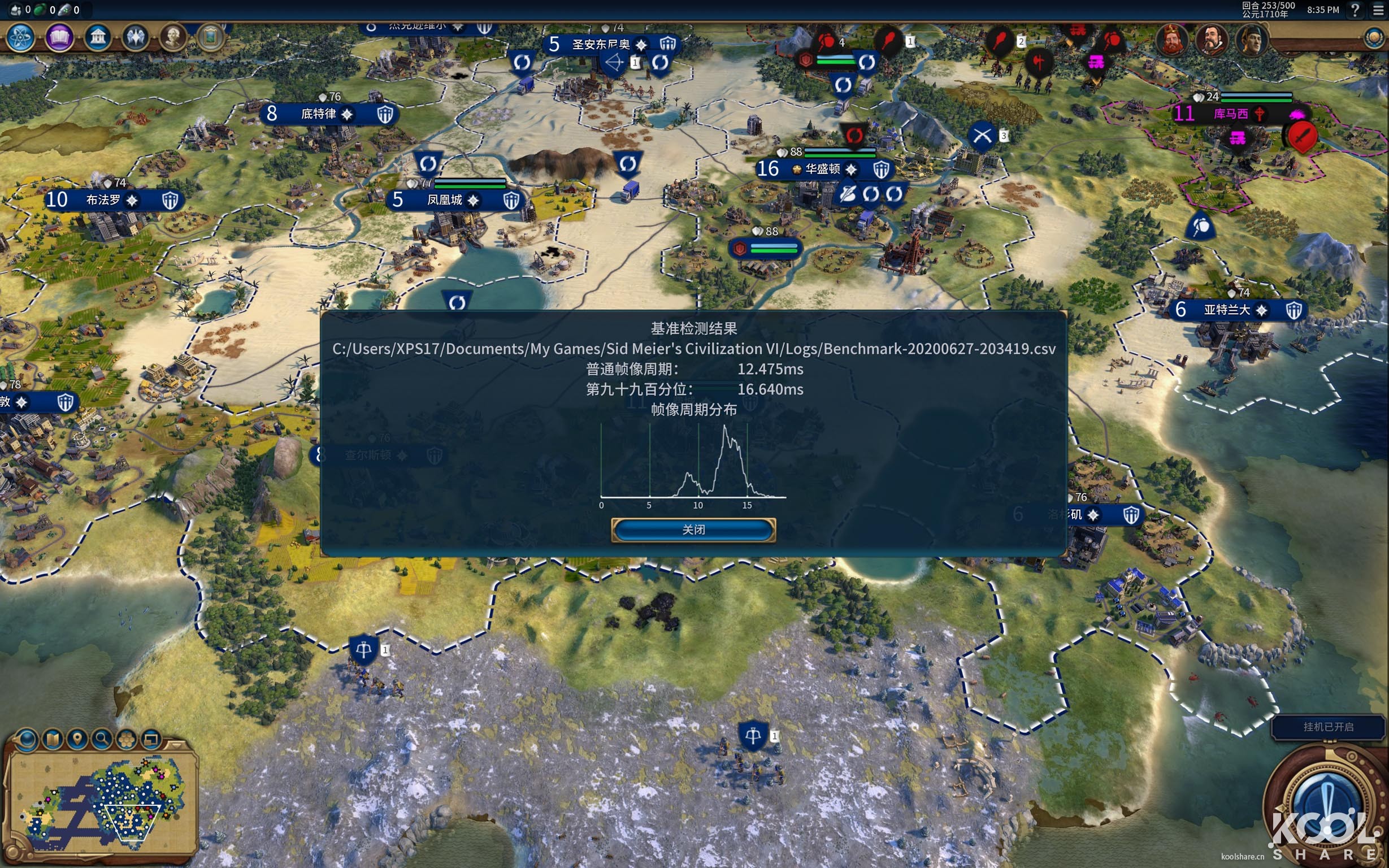This screenshot has height=868, width=1389.
Task: Open the government building icon
Action: pos(98,38)
